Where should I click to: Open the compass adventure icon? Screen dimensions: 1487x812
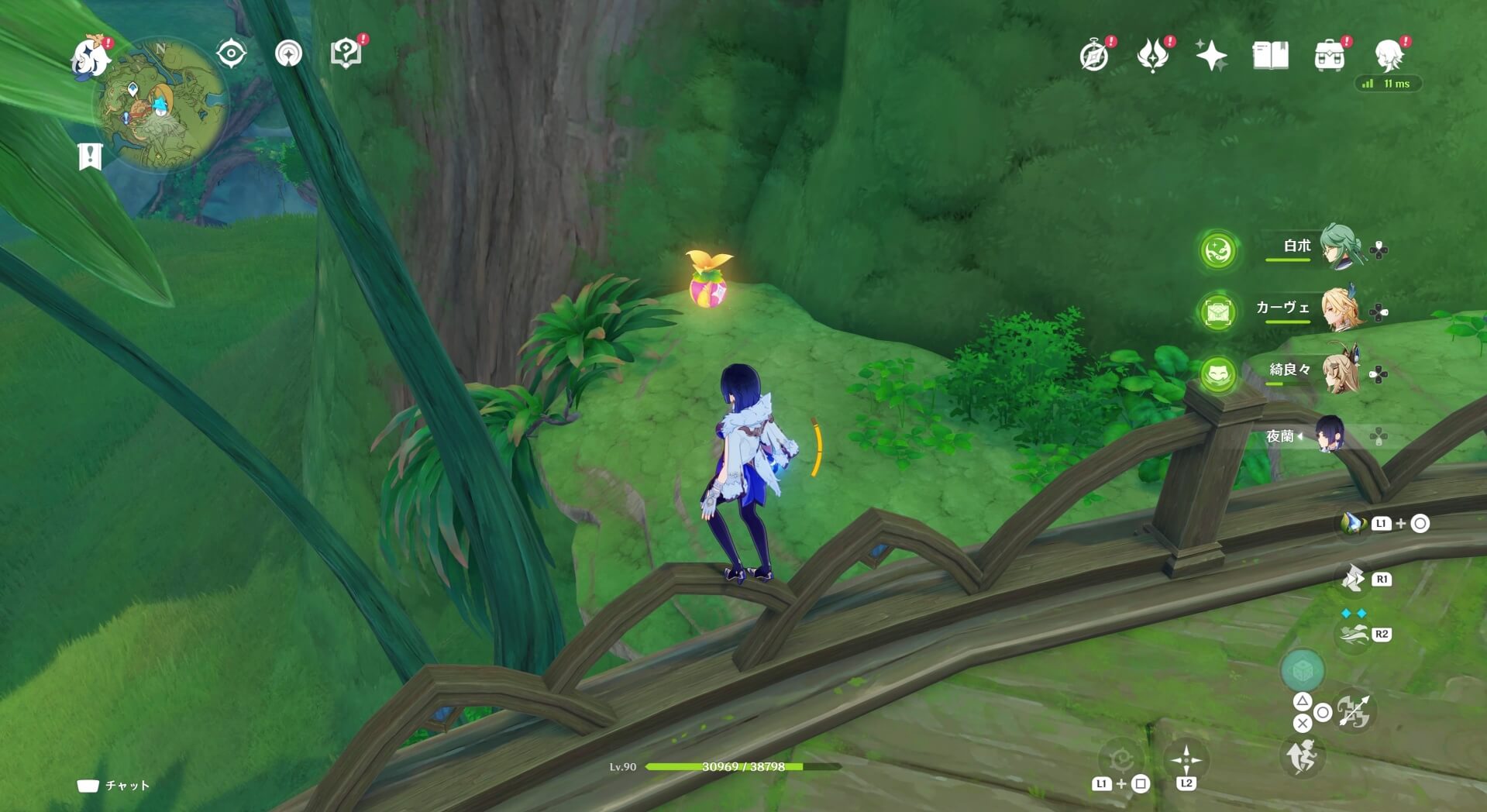tap(1094, 56)
